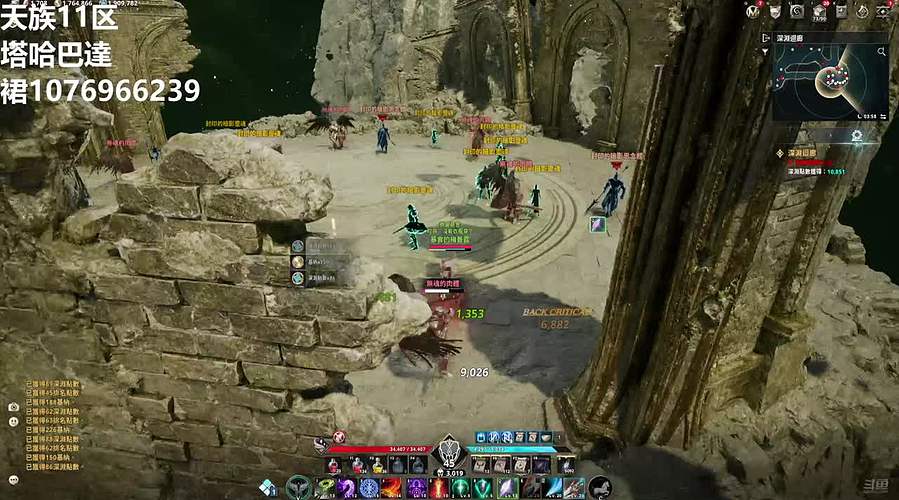Image resolution: width=899 pixels, height=500 pixels.
Task: Open the M shop icon in top bar
Action: 753,10
